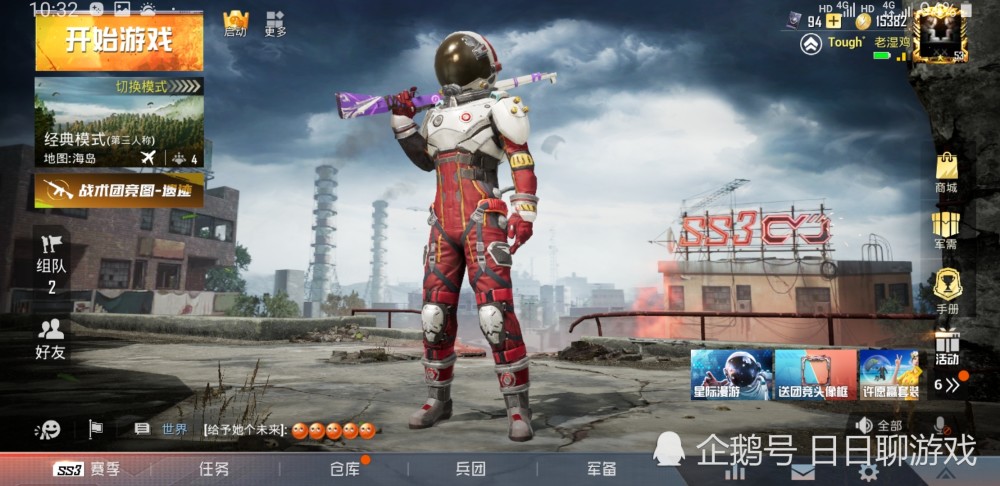The height and width of the screenshot is (486, 1000).
Task: Open the 军需 supply crates
Action: point(946,229)
